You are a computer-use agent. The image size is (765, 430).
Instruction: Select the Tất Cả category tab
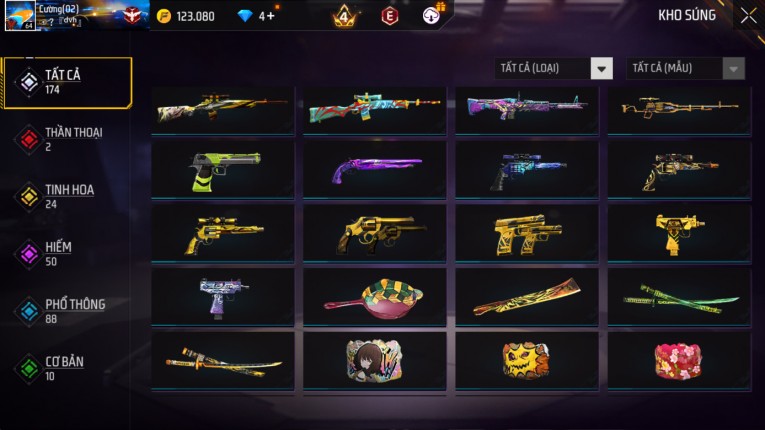pyautogui.click(x=67, y=82)
